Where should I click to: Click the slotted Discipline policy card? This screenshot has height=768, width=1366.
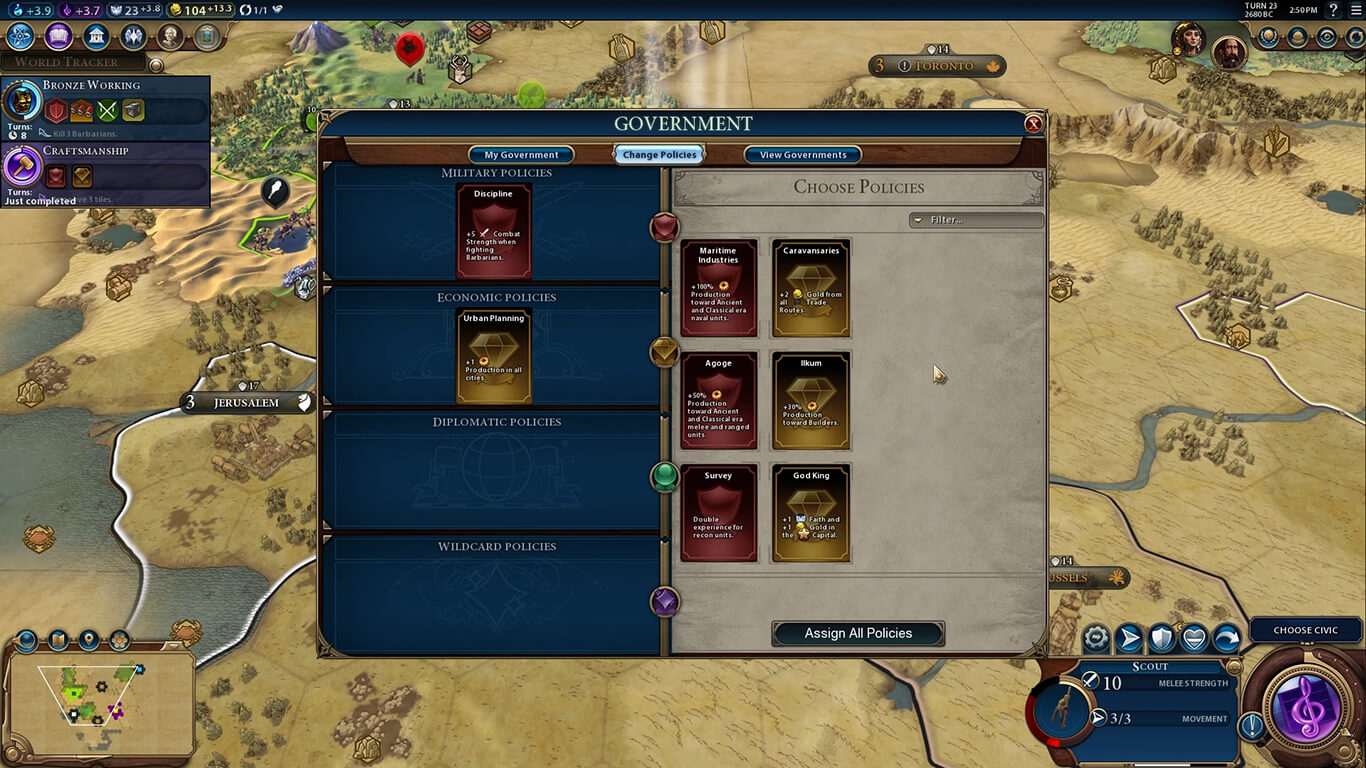click(493, 231)
